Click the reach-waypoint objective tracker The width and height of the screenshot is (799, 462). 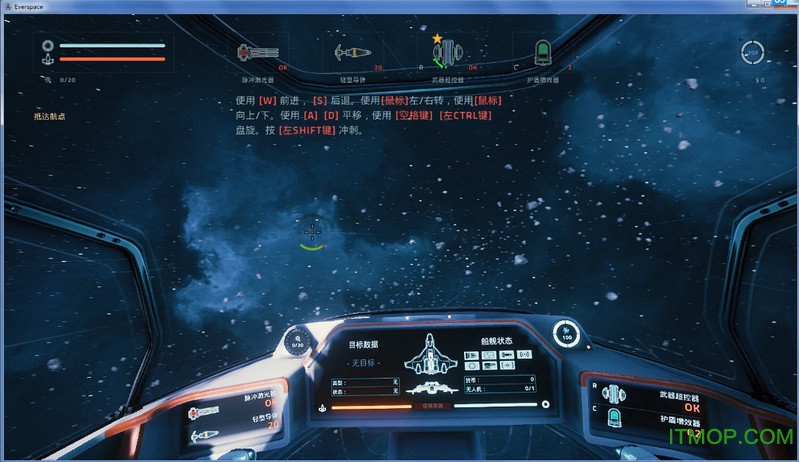click(50, 117)
